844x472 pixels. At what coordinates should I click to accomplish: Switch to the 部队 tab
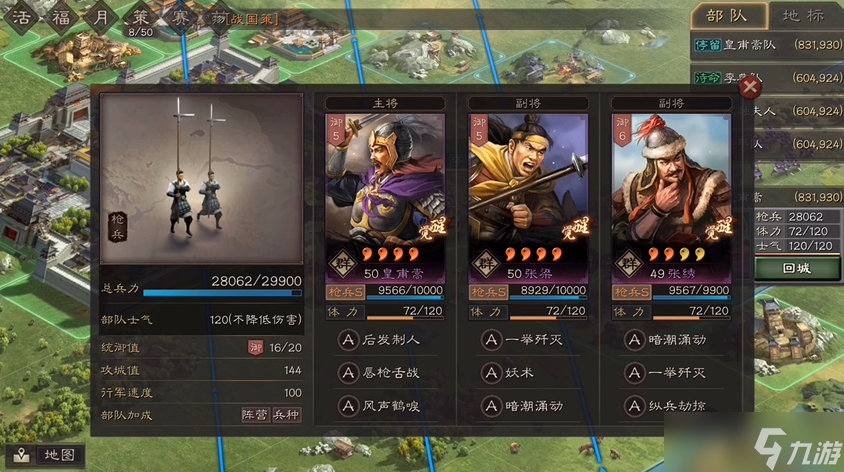[x=727, y=15]
